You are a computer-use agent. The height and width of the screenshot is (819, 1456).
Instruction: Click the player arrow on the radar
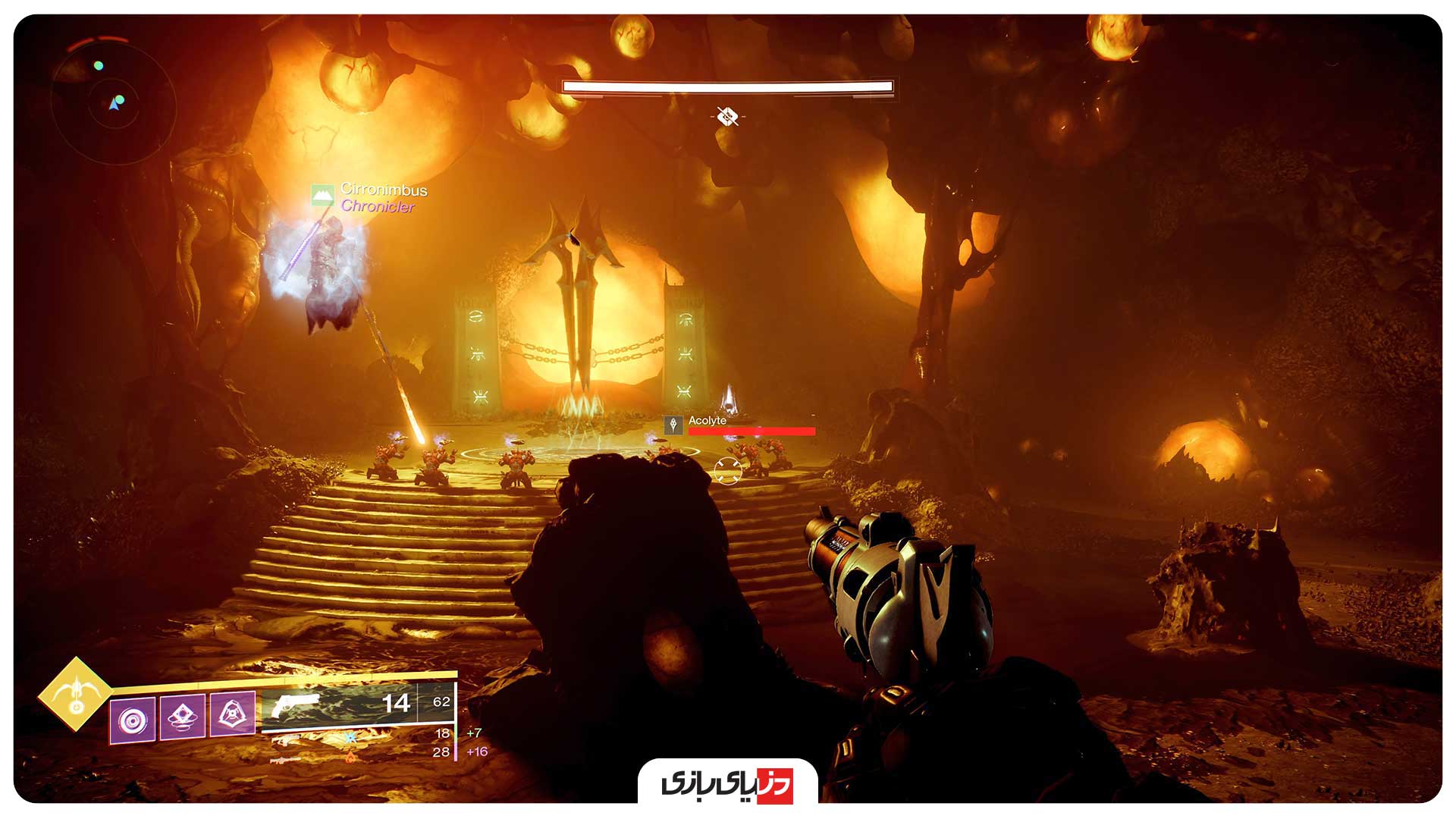point(115,104)
